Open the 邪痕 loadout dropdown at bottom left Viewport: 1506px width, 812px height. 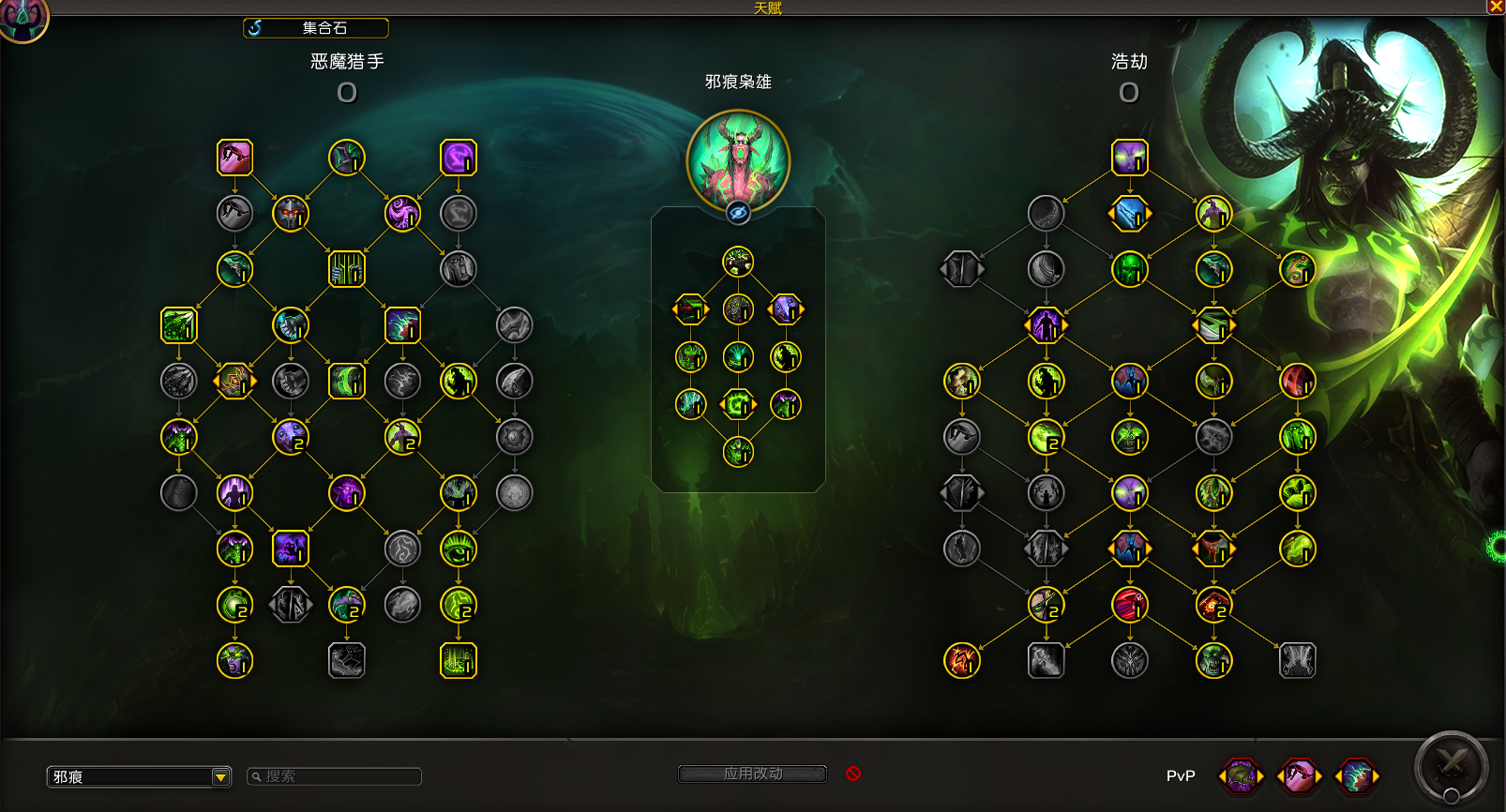tap(139, 776)
